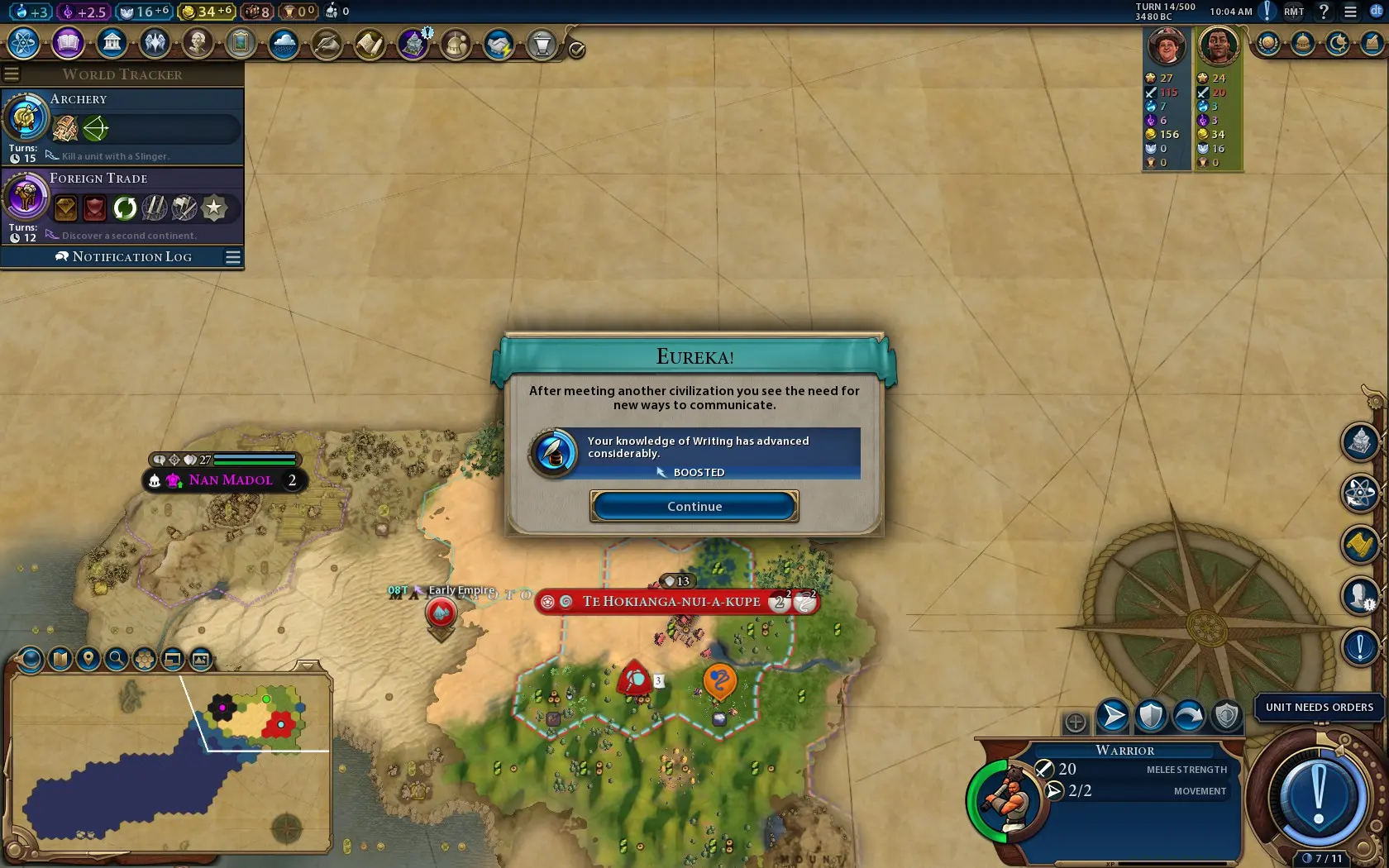Open the climate rain-cloud screen
The width and height of the screenshot is (1389, 868).
coord(284,43)
